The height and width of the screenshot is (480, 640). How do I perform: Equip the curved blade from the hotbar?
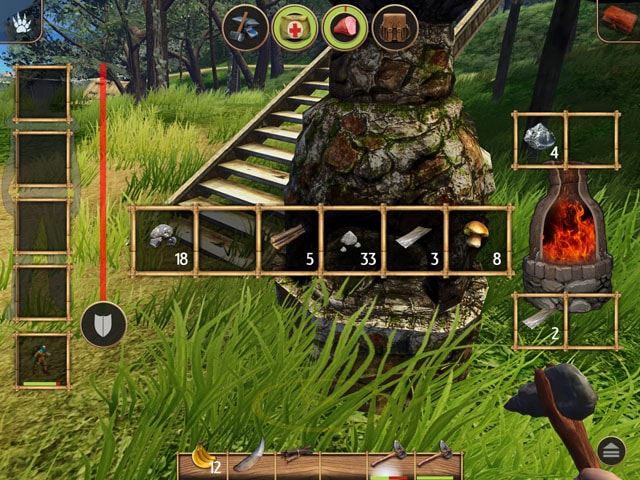point(249,459)
